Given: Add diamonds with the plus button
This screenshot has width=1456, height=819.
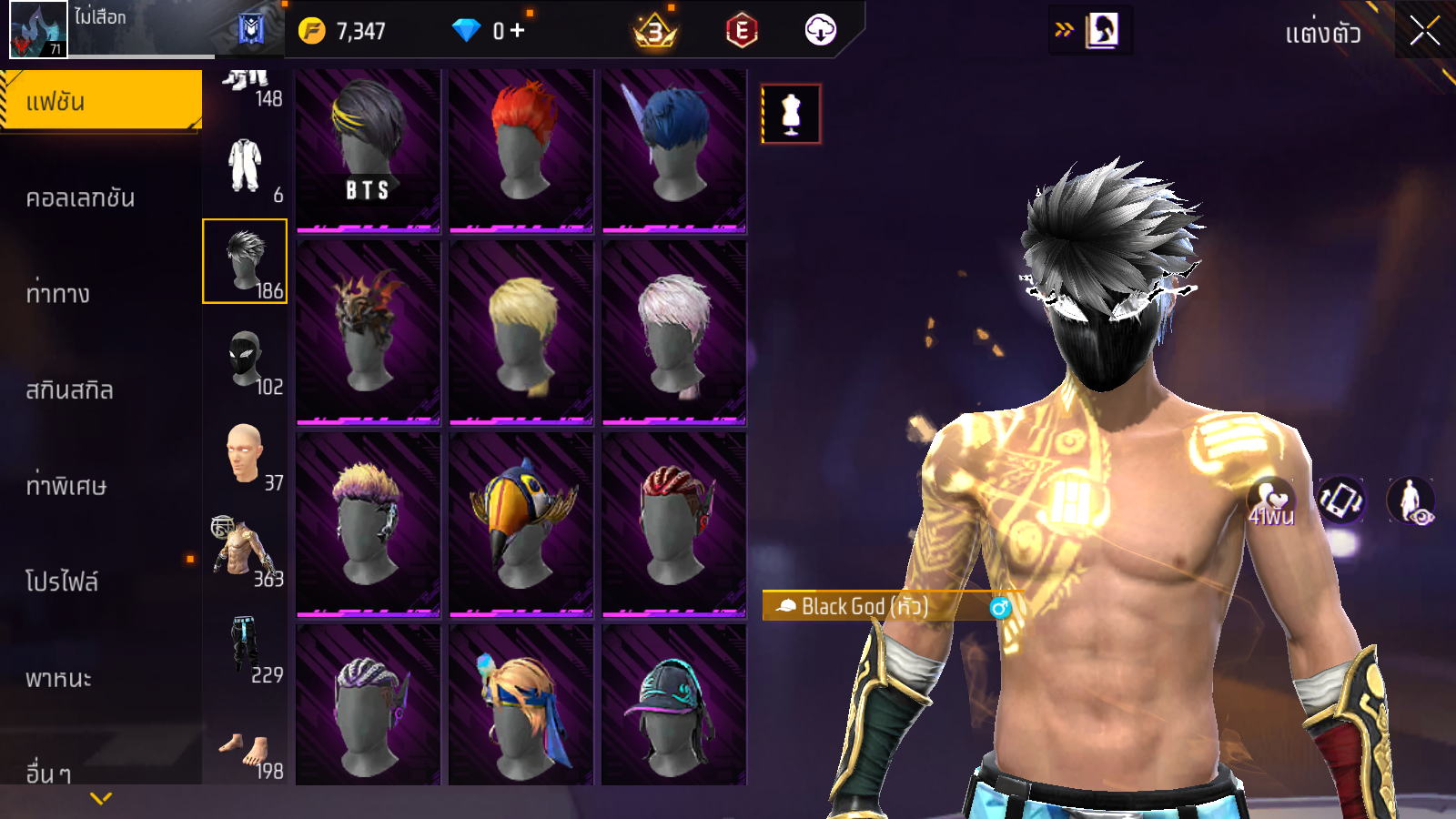Looking at the screenshot, I should (x=518, y=31).
